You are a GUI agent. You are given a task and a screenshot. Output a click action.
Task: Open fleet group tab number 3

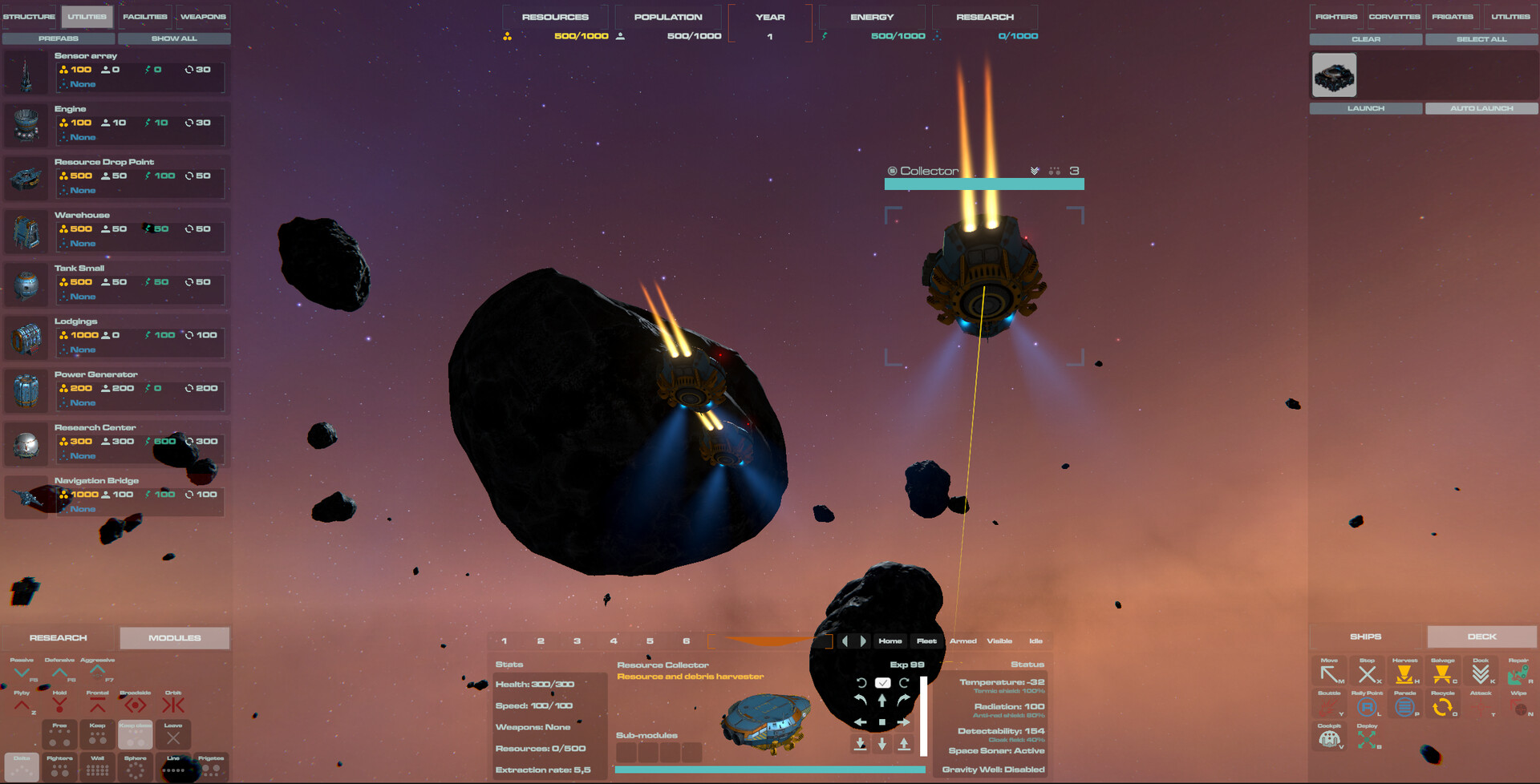point(577,641)
